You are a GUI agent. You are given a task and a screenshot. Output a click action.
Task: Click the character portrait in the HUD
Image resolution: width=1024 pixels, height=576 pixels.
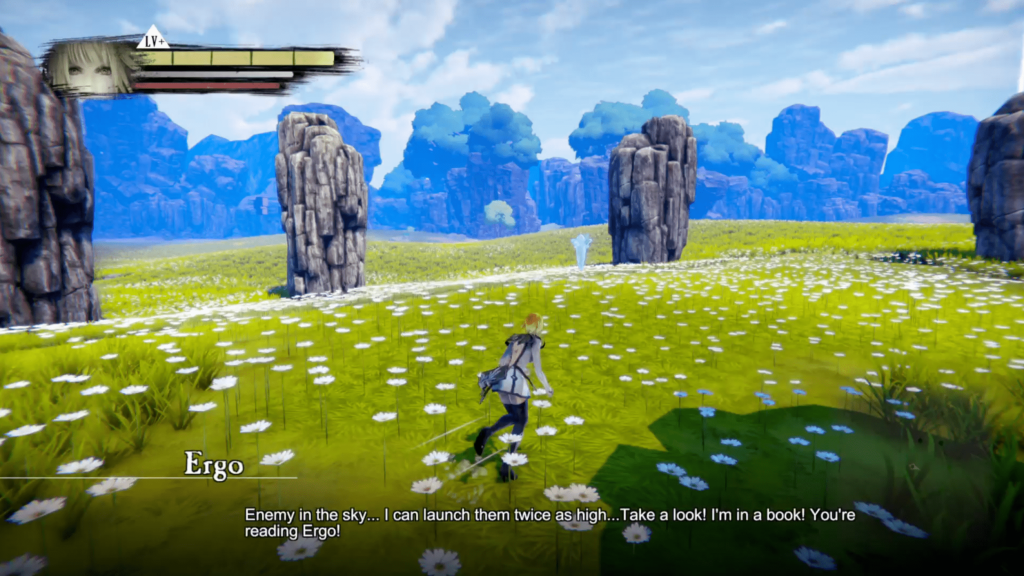91,67
